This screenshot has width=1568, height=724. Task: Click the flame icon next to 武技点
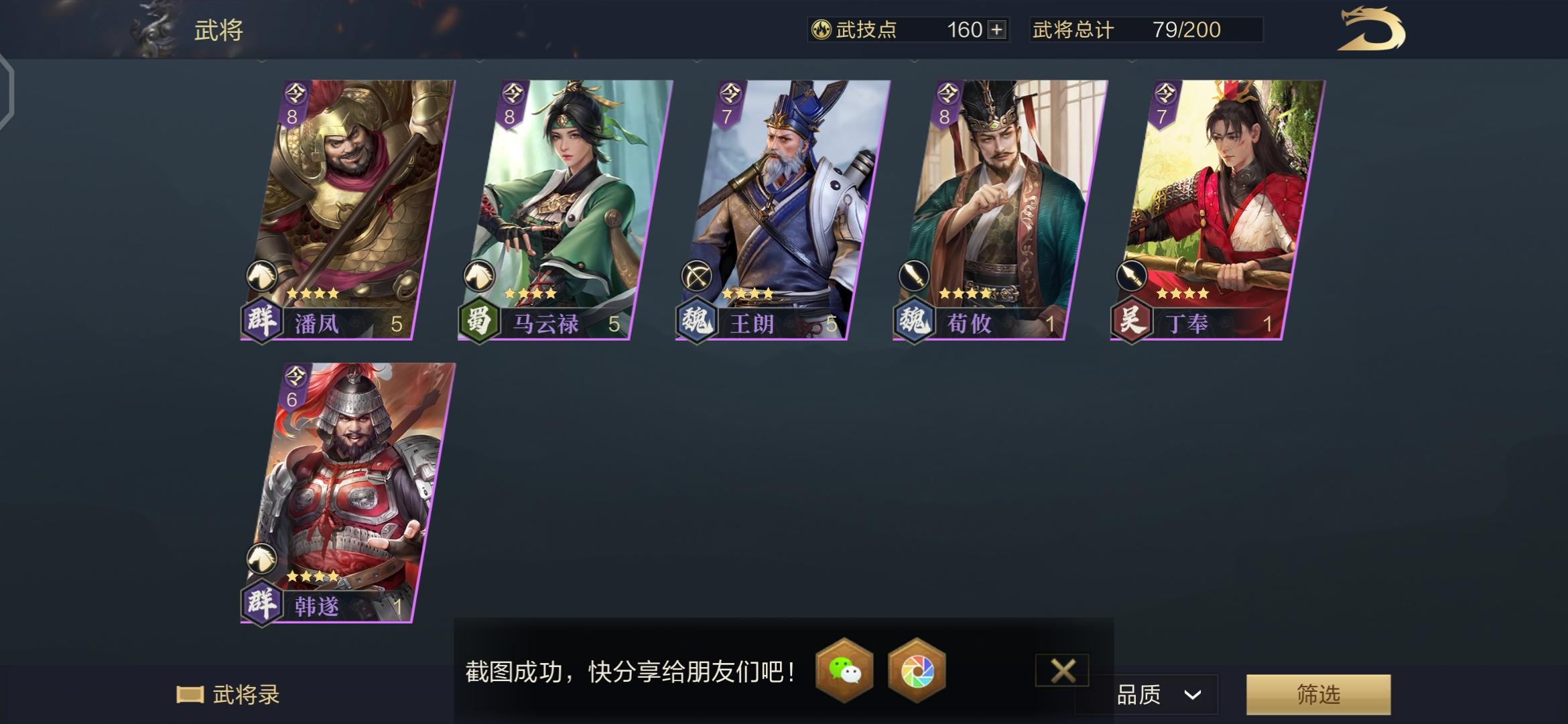[822, 29]
